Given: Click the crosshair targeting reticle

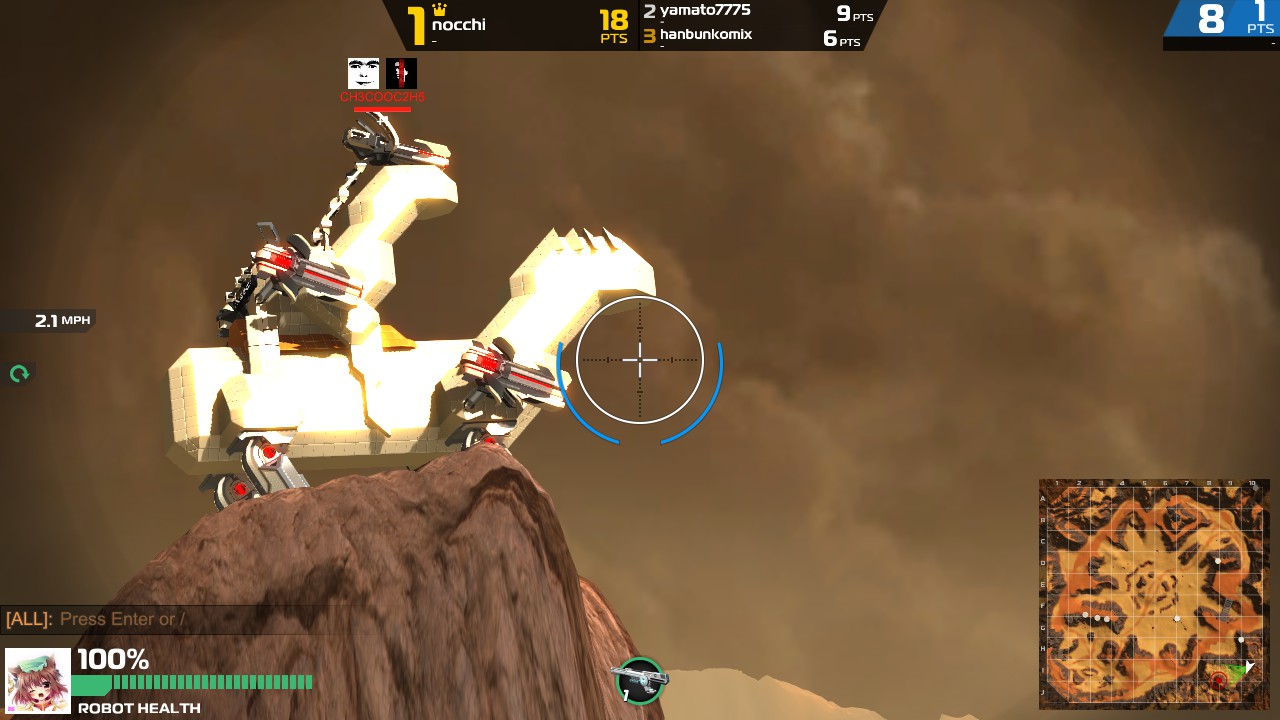Looking at the screenshot, I should point(640,360).
